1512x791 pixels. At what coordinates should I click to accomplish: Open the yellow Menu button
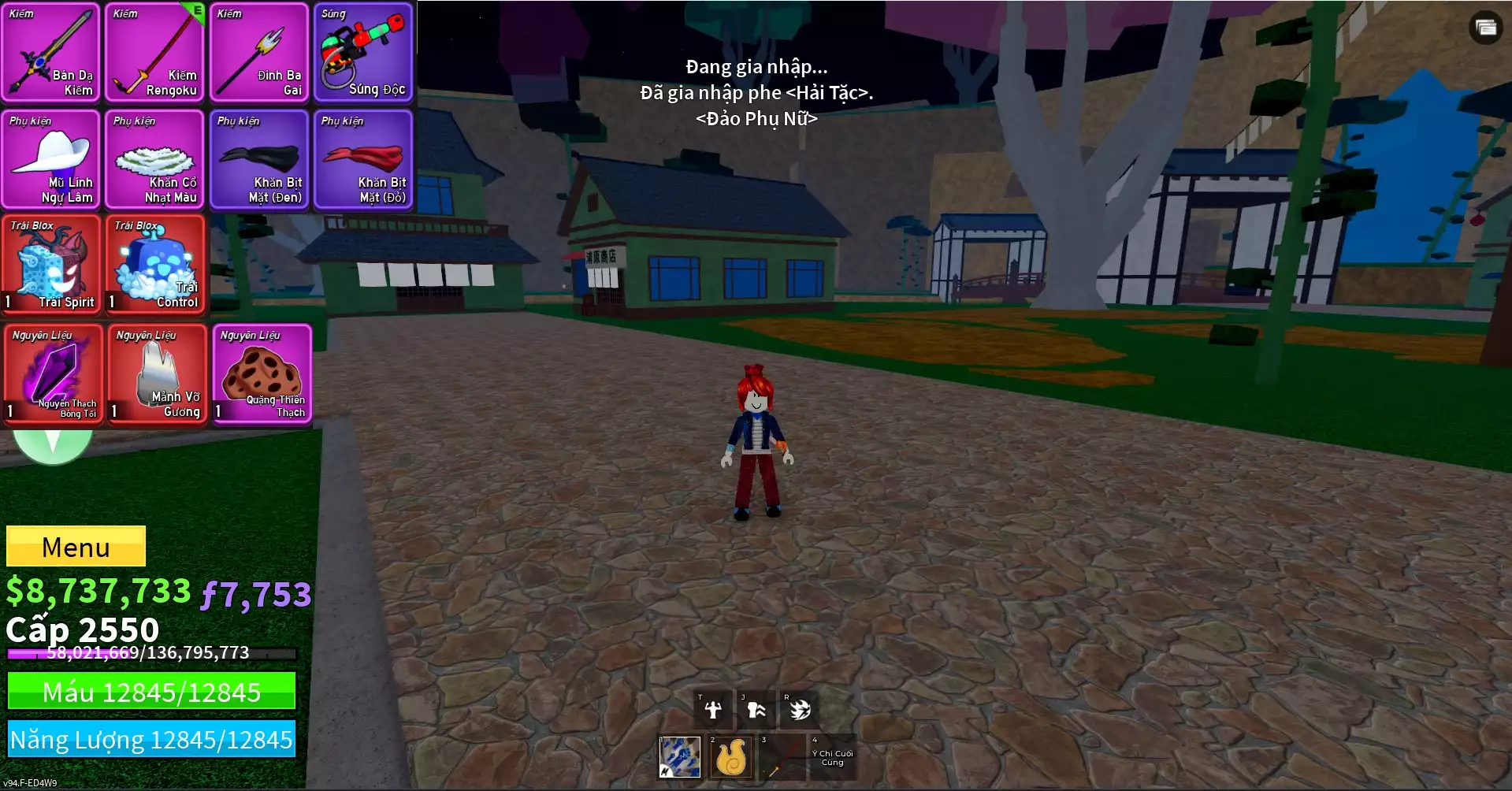tap(76, 546)
